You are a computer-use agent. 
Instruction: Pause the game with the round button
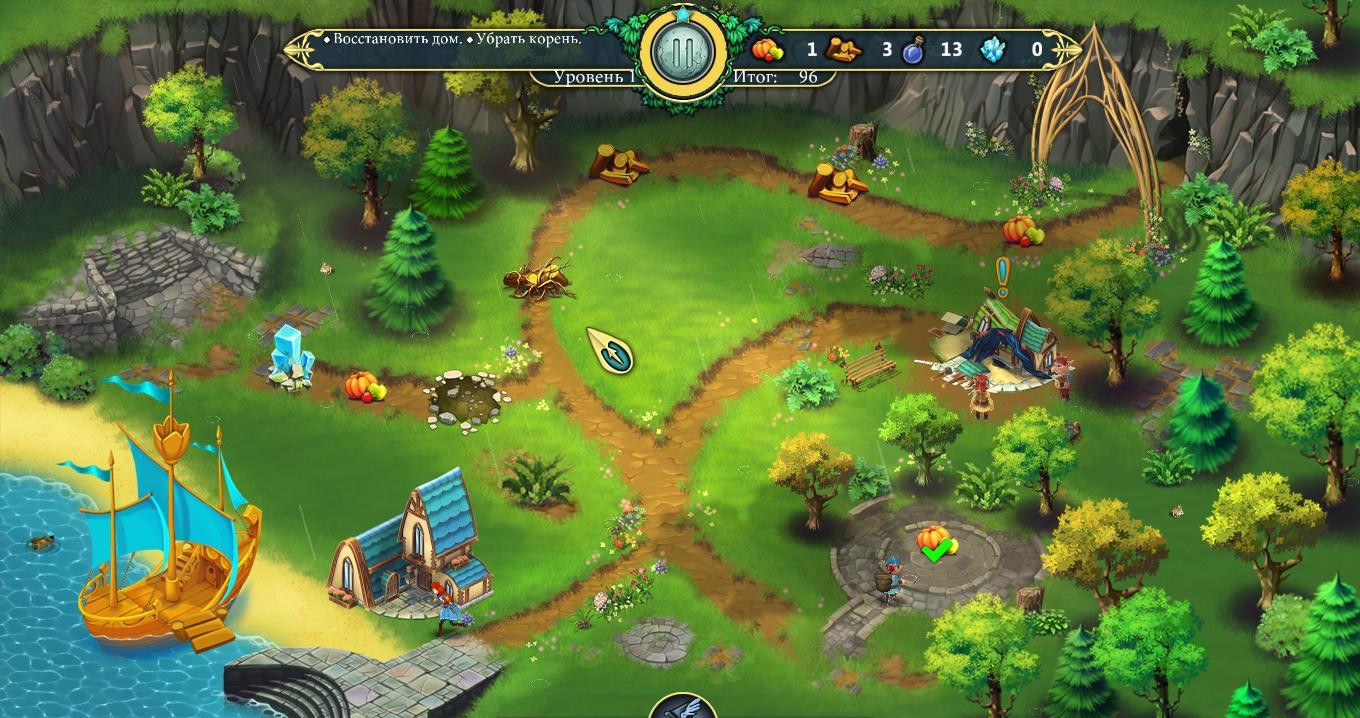point(684,53)
